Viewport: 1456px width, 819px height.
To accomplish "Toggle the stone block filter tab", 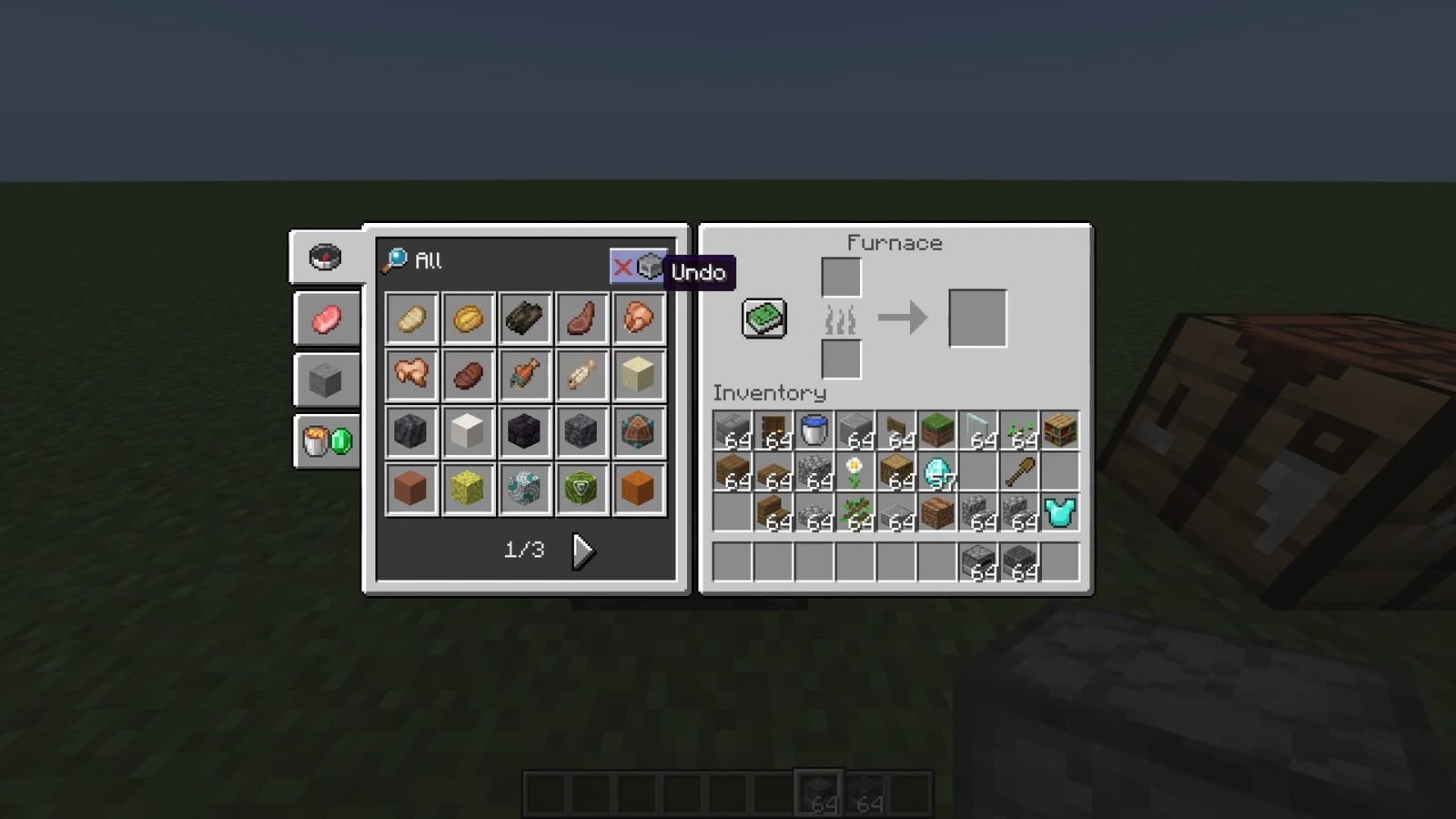I will click(326, 379).
